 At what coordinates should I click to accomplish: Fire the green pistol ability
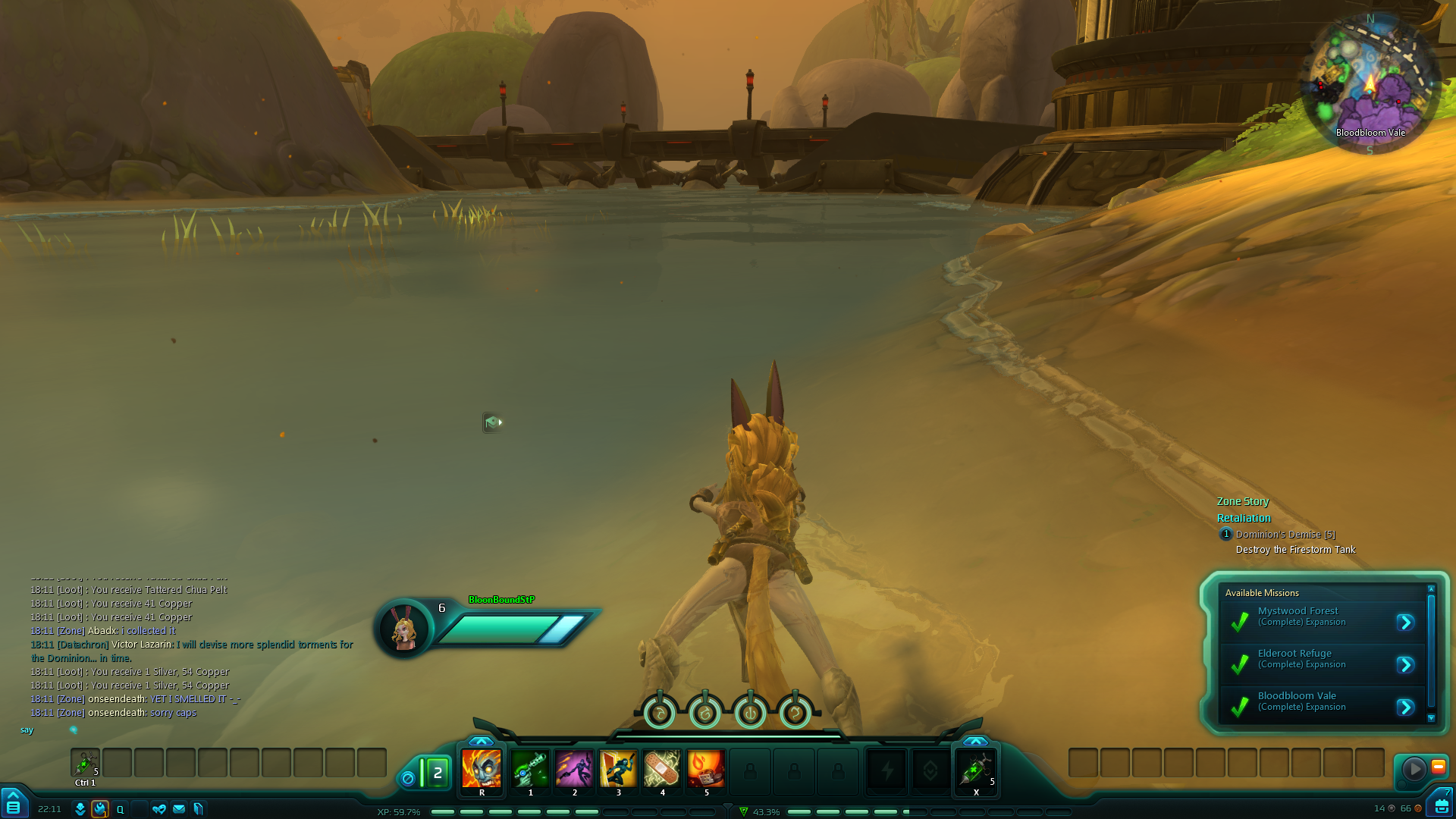[530, 769]
